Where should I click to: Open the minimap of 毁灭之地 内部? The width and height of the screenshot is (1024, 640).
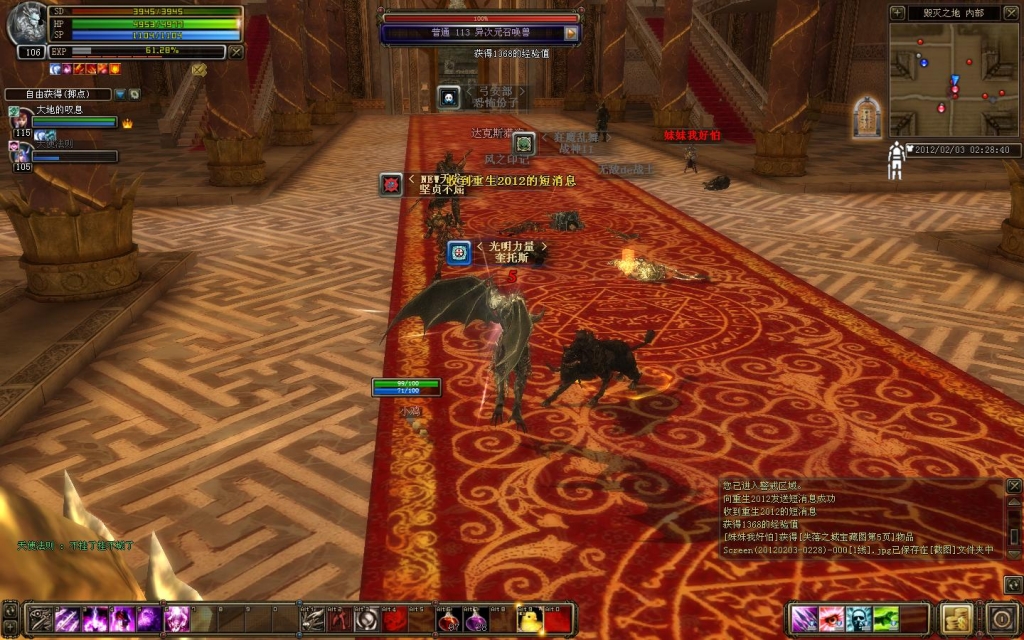coord(953,80)
